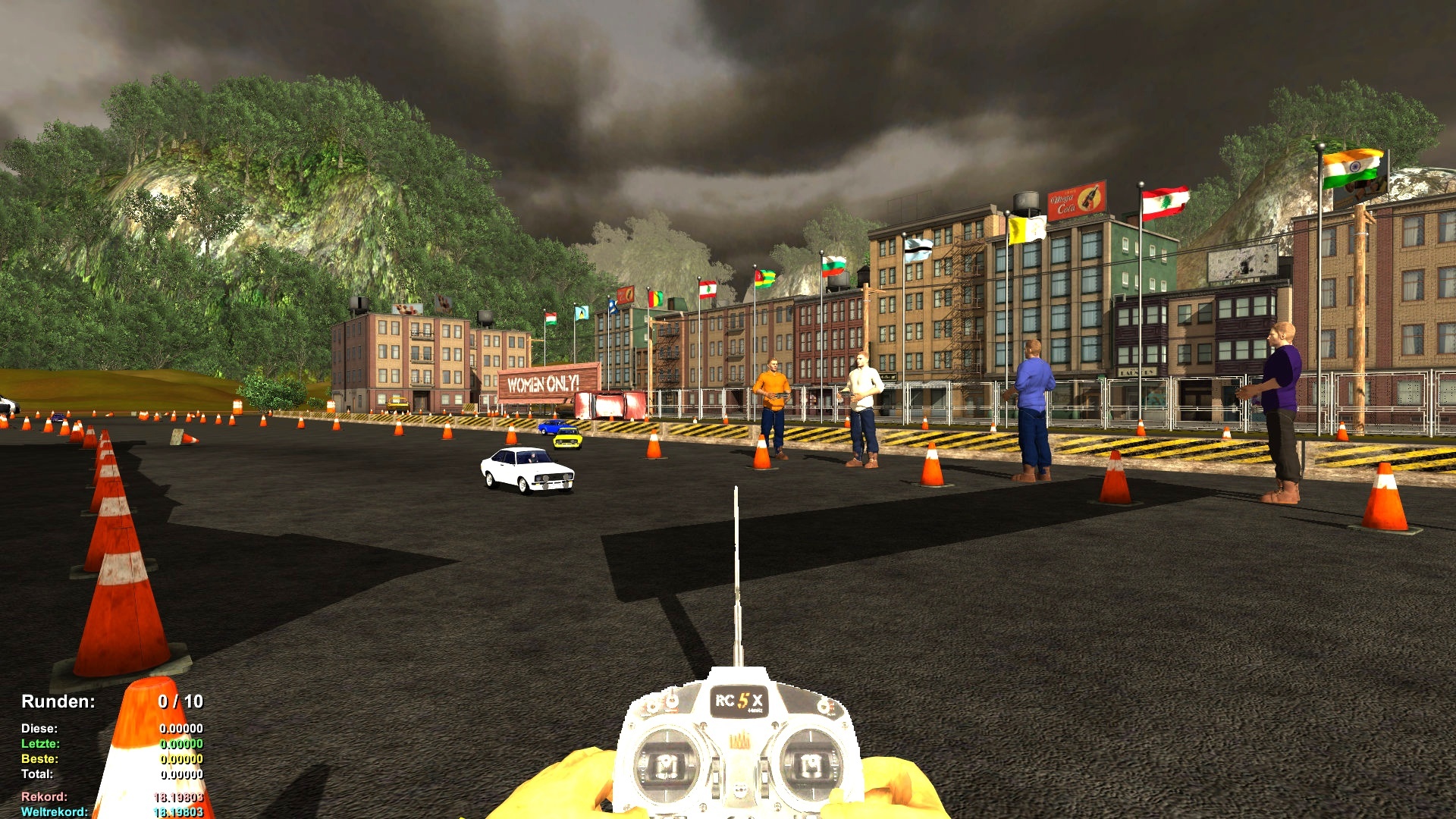Open the antenna adjustment on the remote
Image resolution: width=1456 pixels, height=819 pixels.
coord(736,569)
